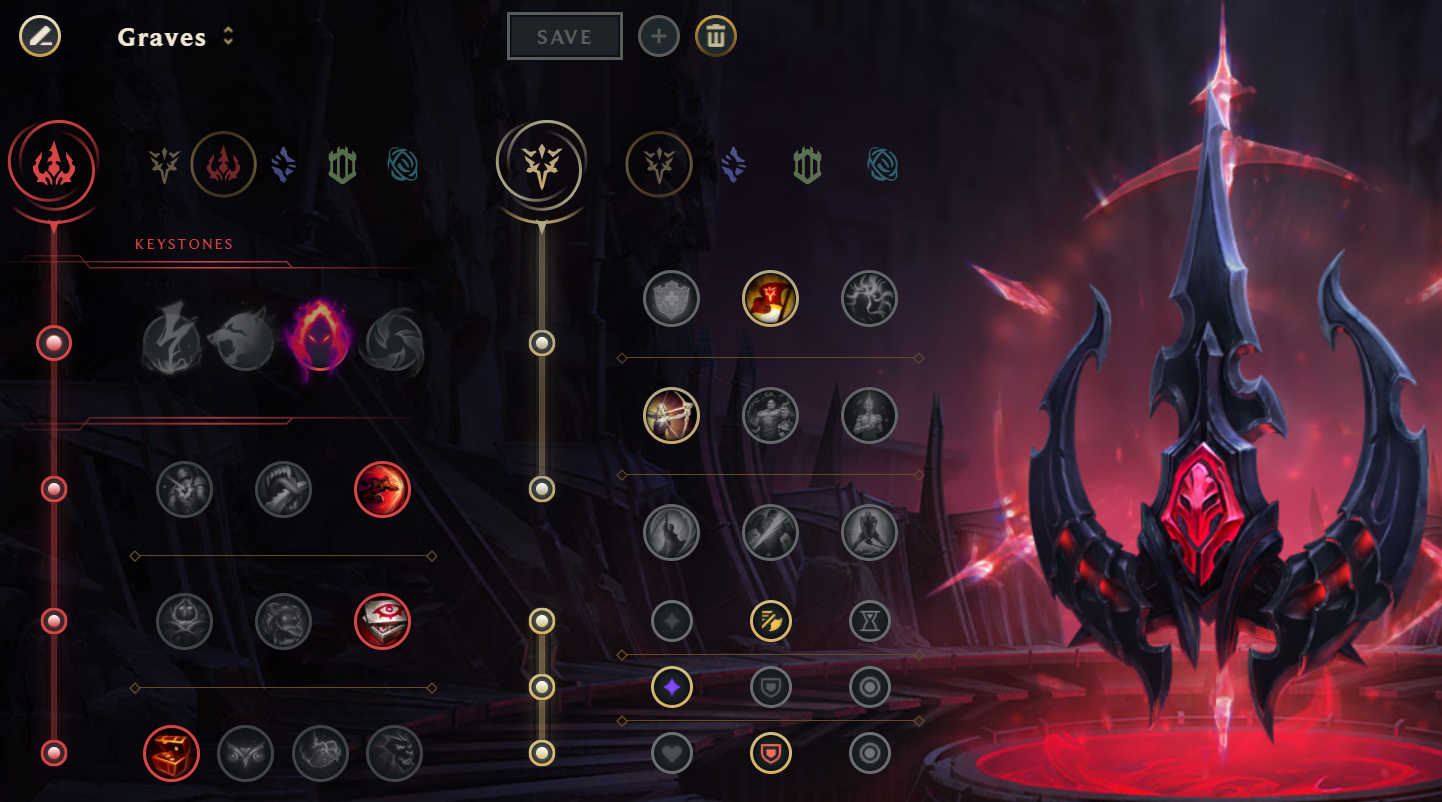Select the heart health stat shard
Image resolution: width=1442 pixels, height=802 pixels.
click(671, 753)
